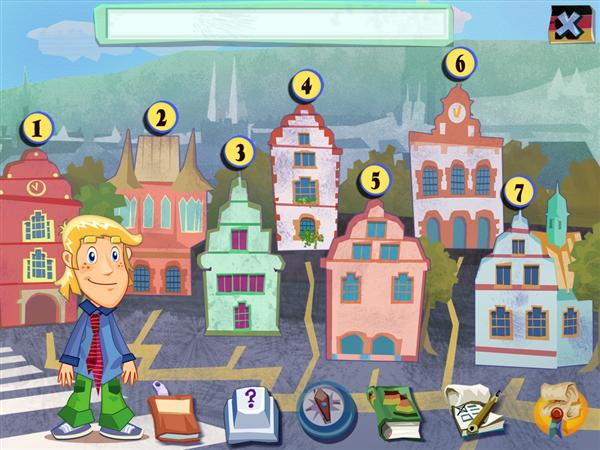This screenshot has width=600, height=450.
Task: Open the scroll with wax seal
Action: pyautogui.click(x=558, y=410)
